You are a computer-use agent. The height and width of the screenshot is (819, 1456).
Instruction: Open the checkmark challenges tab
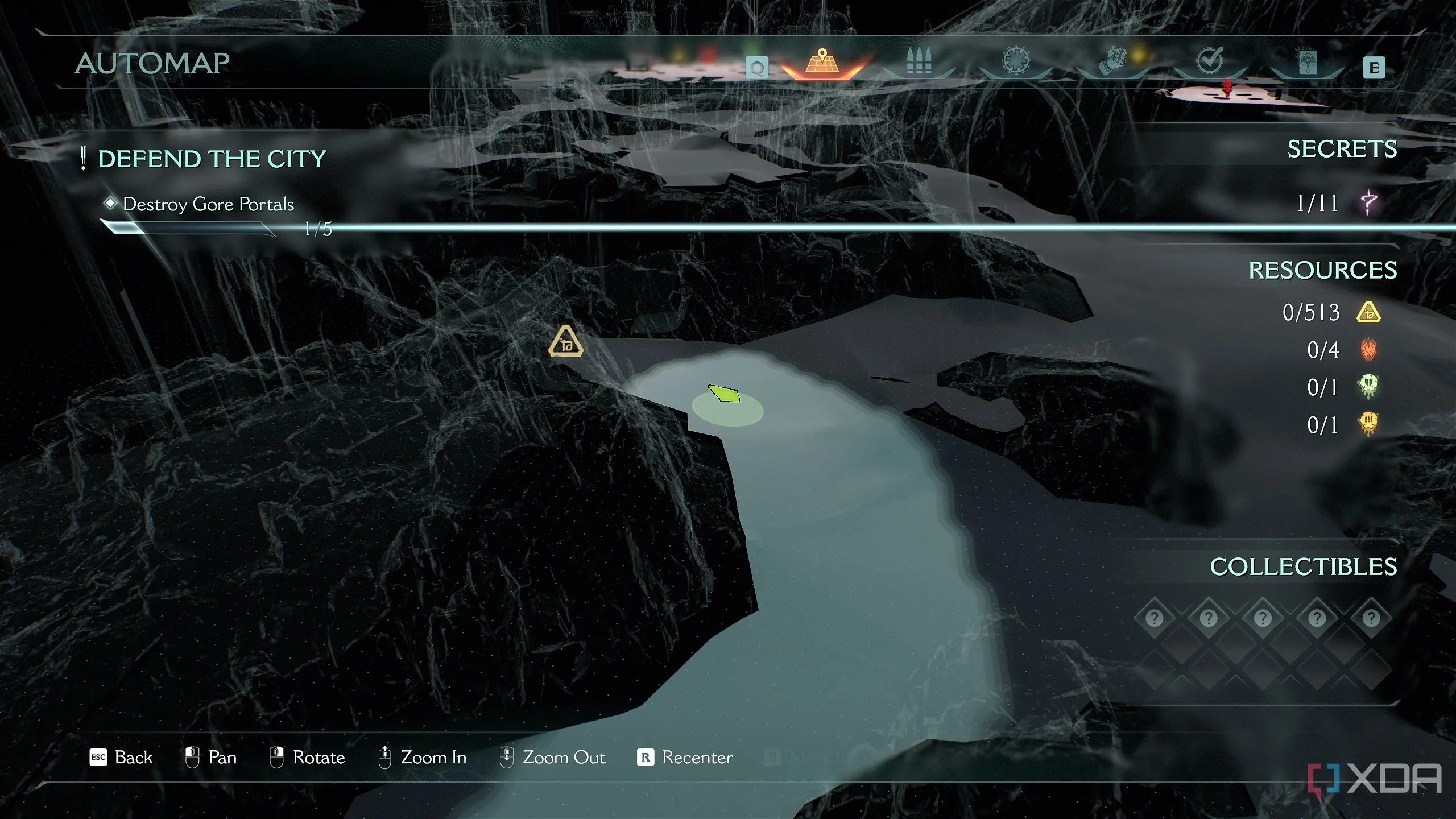pos(1210,60)
